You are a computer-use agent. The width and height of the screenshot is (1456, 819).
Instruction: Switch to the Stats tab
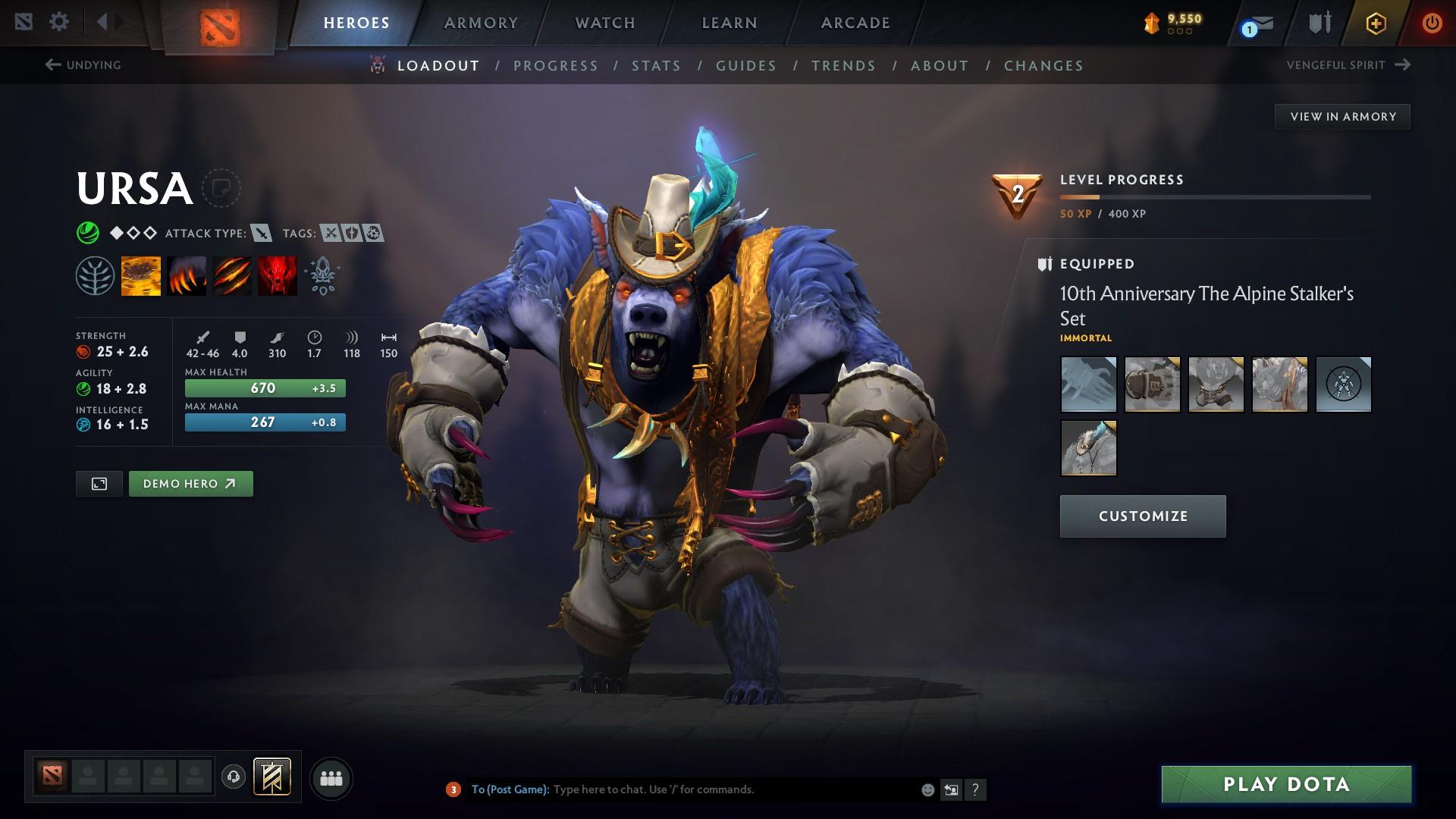[657, 66]
